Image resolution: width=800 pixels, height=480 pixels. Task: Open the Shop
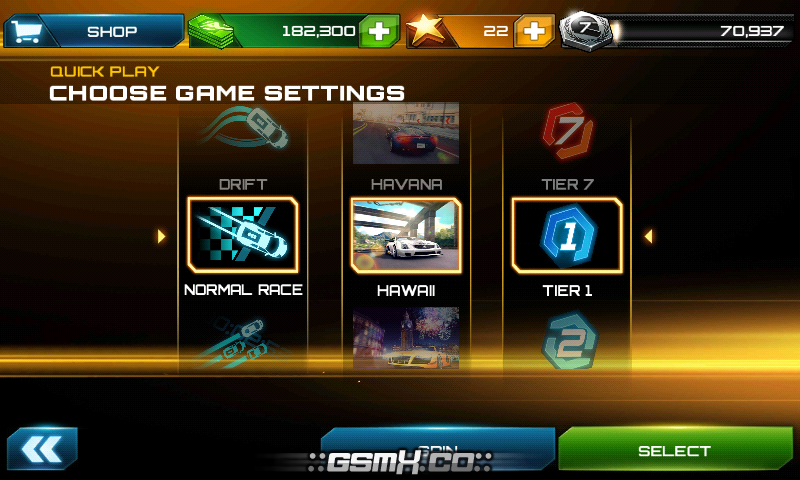[x=93, y=31]
